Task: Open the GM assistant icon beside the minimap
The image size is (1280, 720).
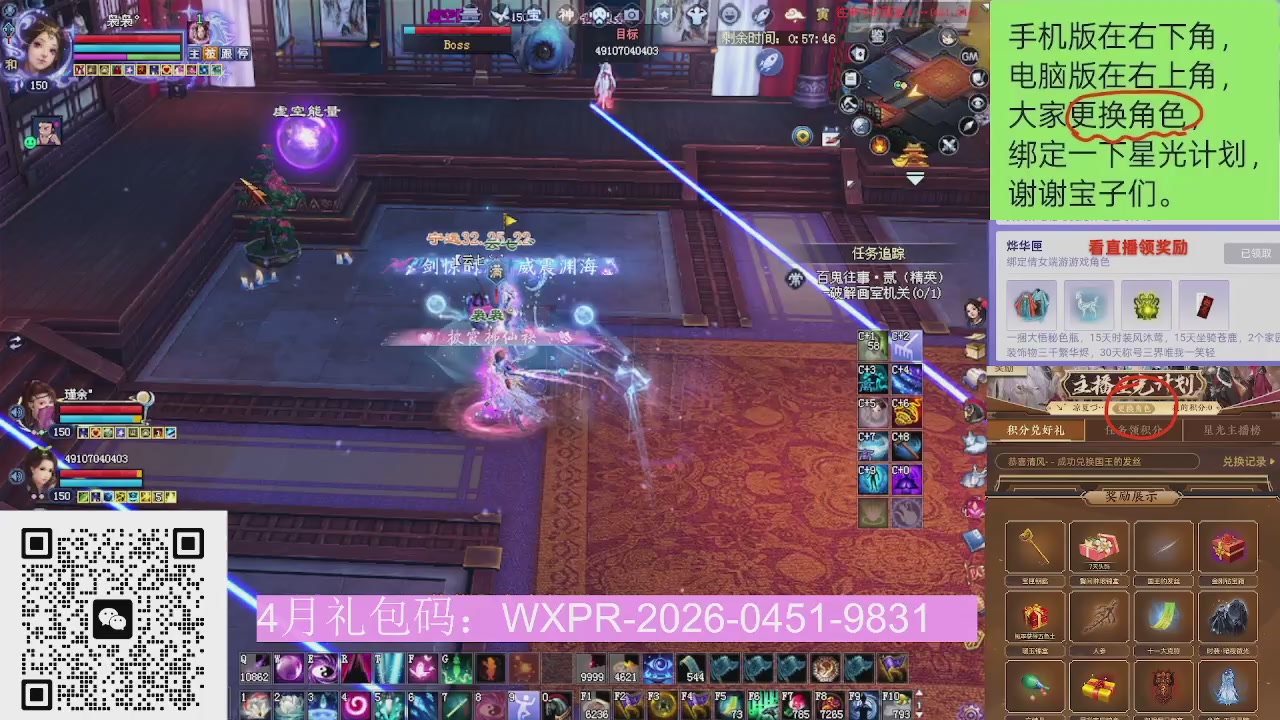Action: (x=969, y=57)
